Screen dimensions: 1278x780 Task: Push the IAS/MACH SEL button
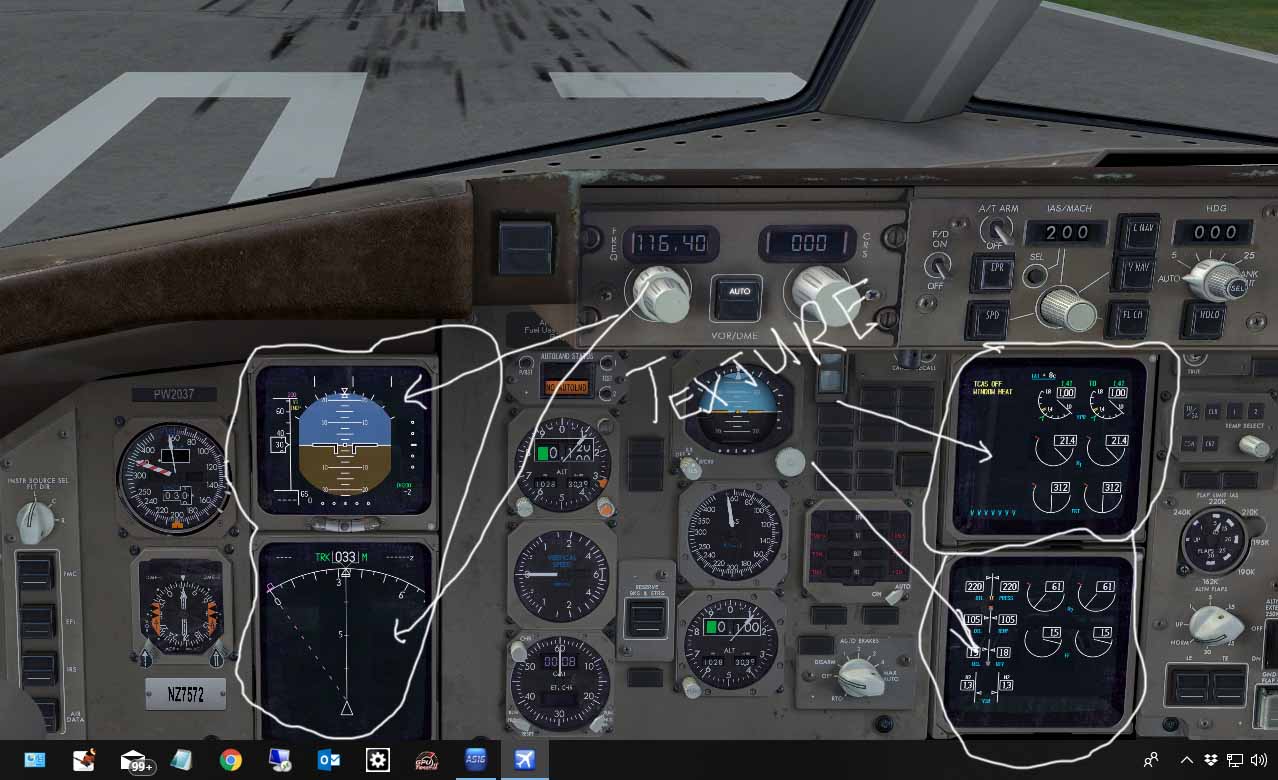pos(1035,274)
